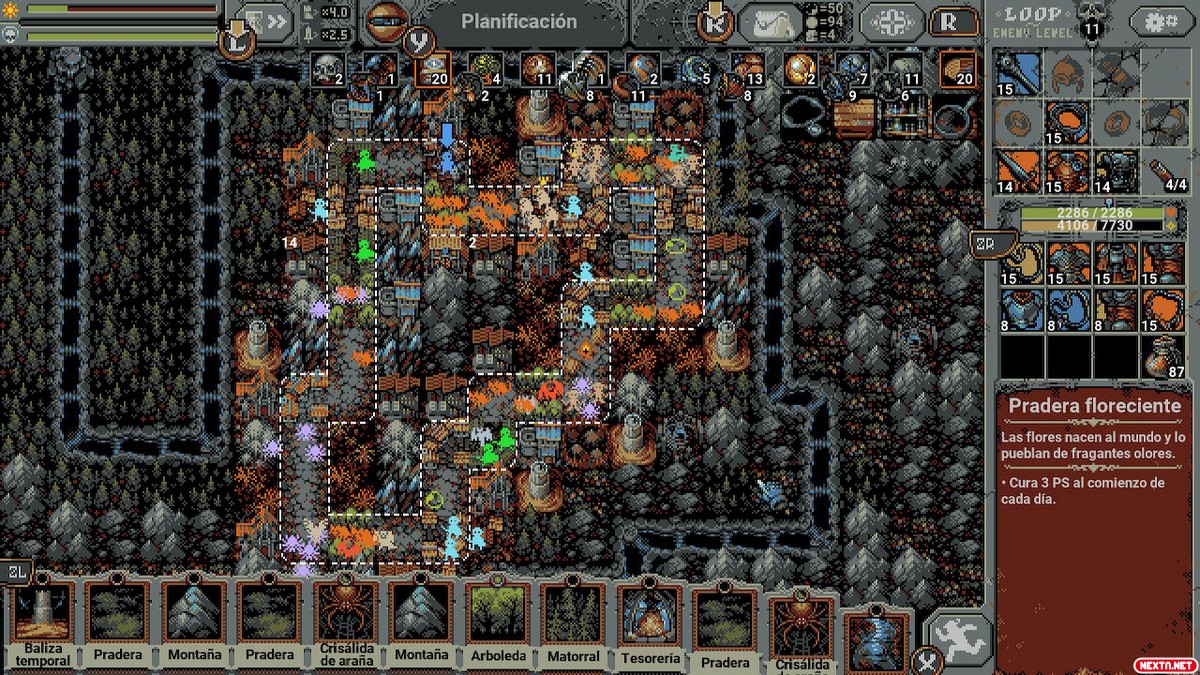Choose the Arboleda card
The image size is (1200, 675).
497,622
